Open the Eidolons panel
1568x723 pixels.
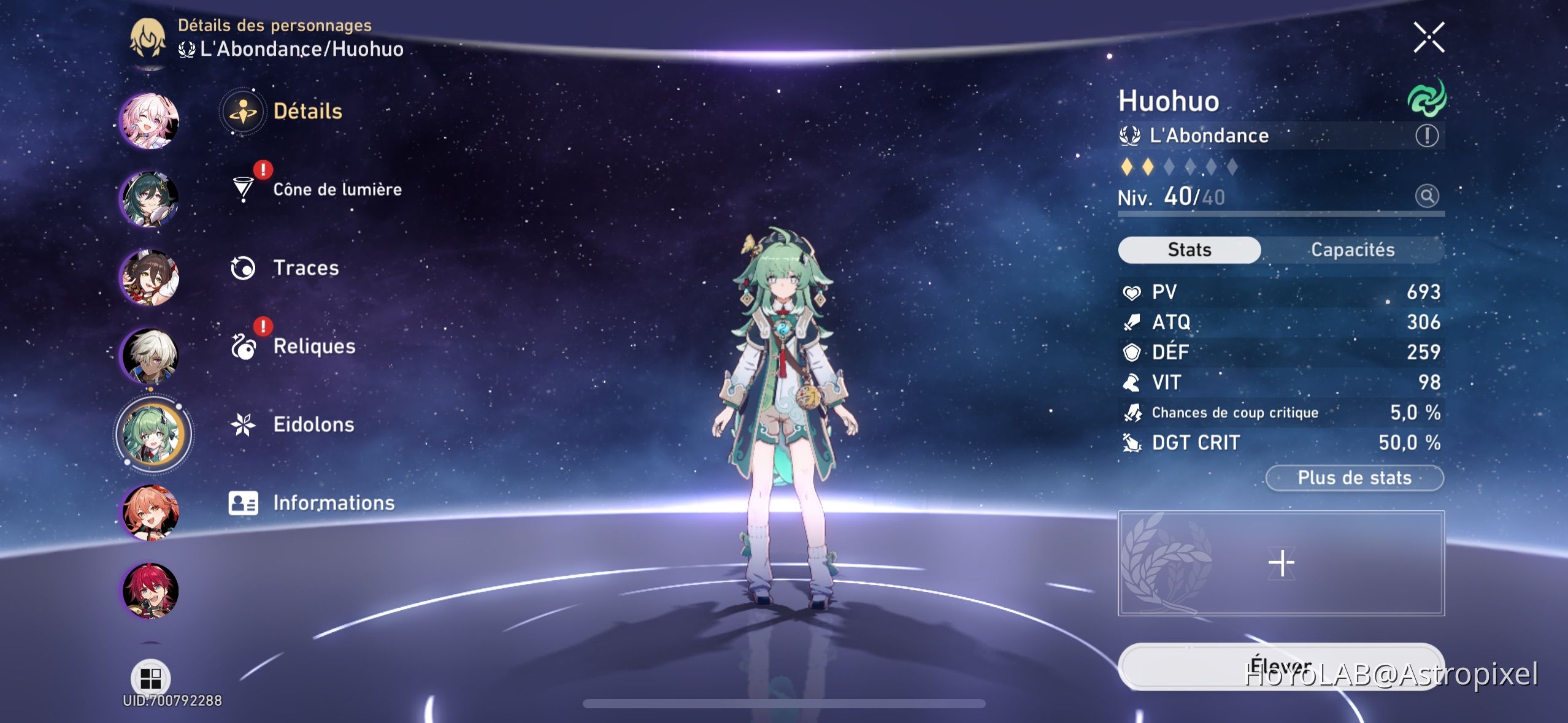pyautogui.click(x=244, y=424)
